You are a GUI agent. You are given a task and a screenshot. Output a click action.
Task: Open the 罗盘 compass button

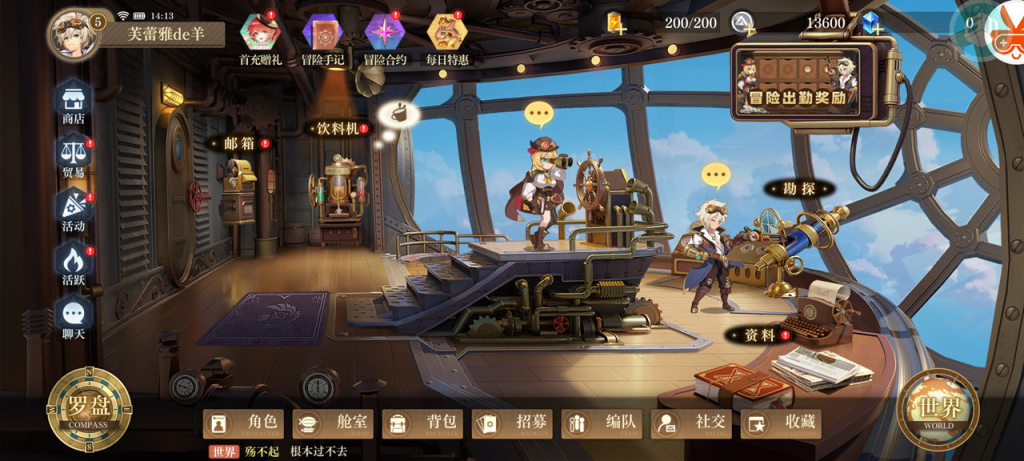coord(89,408)
